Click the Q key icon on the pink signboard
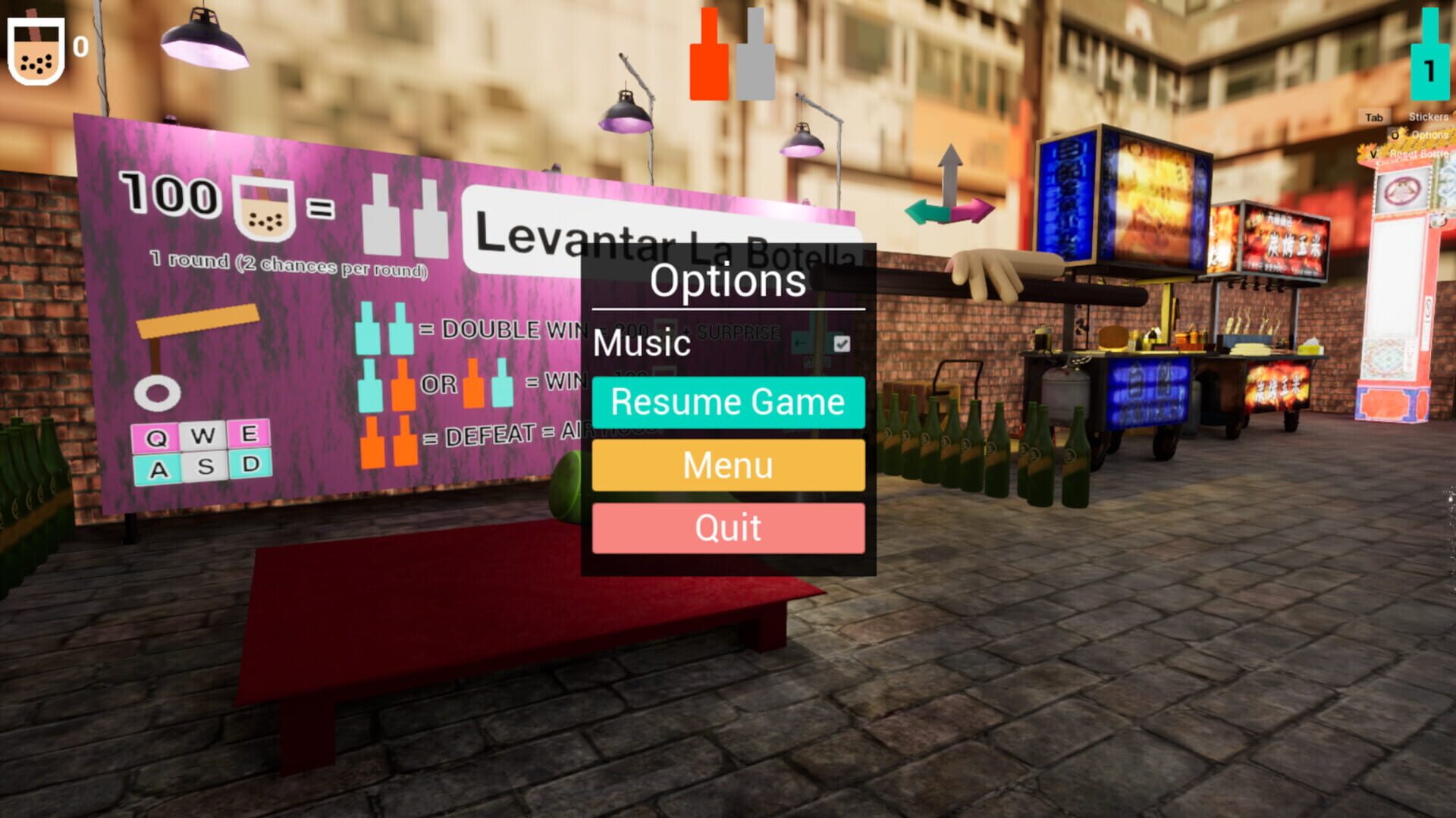 click(155, 436)
